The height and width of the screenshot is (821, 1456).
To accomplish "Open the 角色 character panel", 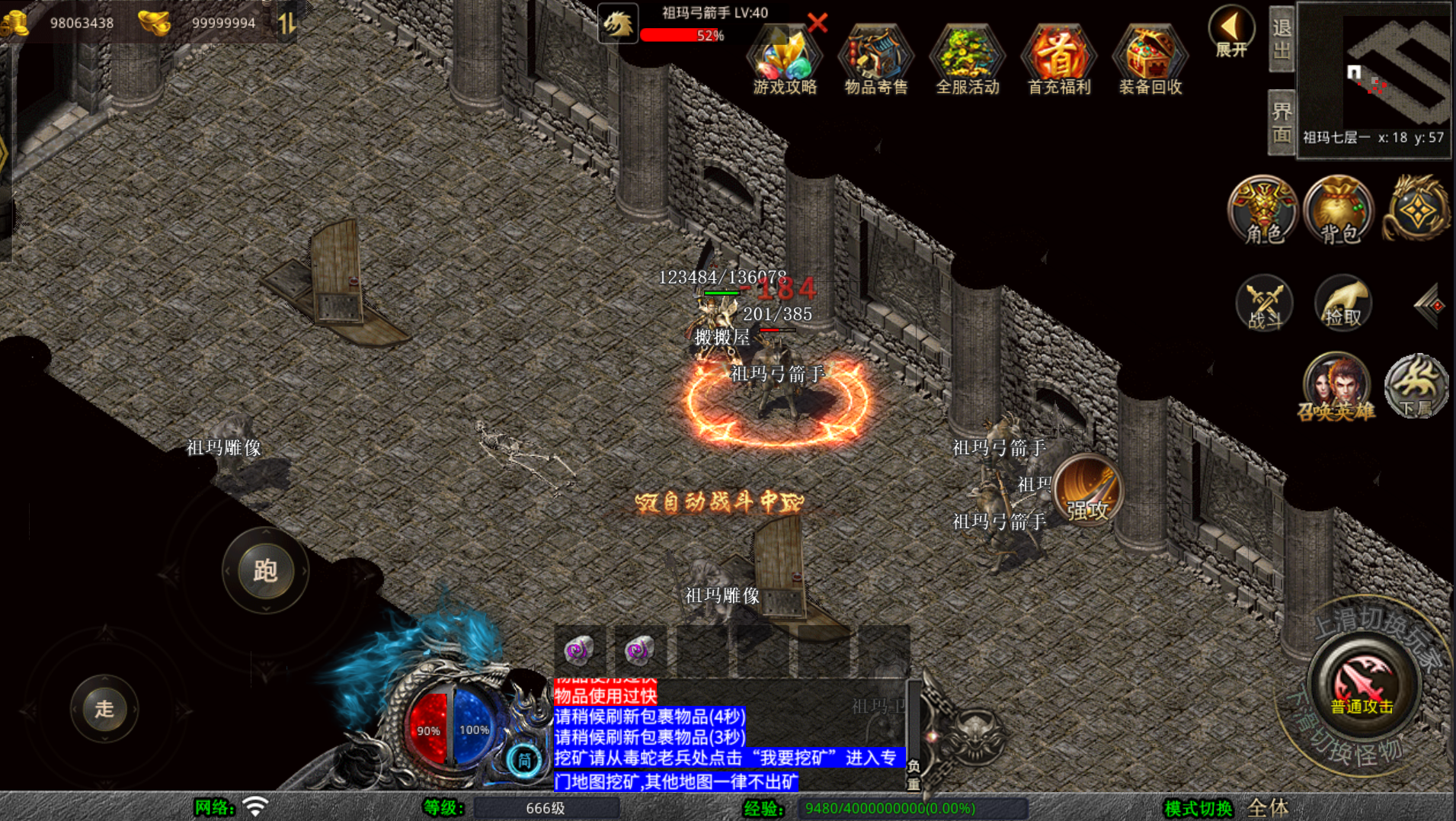I will click(x=1262, y=210).
